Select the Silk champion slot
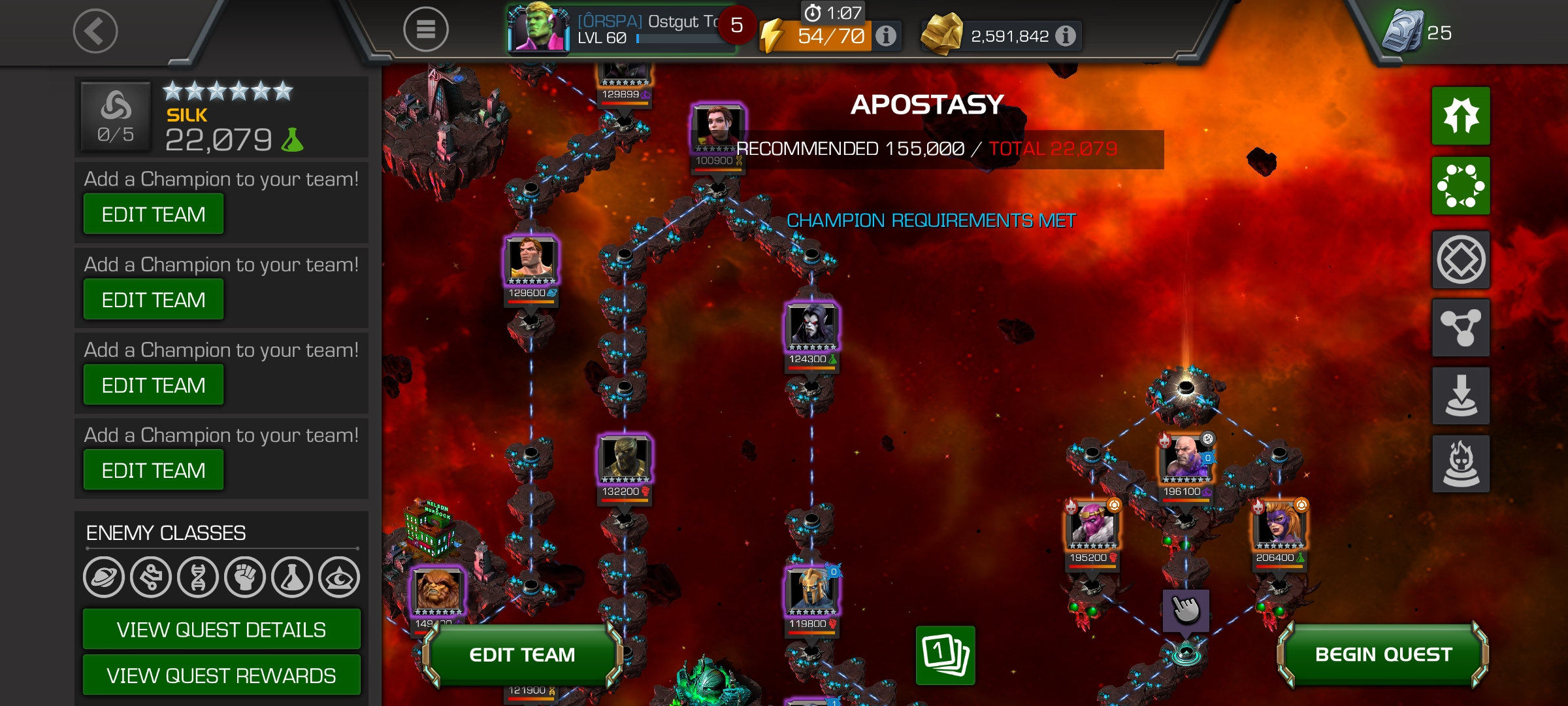The height and width of the screenshot is (706, 1568). click(x=221, y=117)
